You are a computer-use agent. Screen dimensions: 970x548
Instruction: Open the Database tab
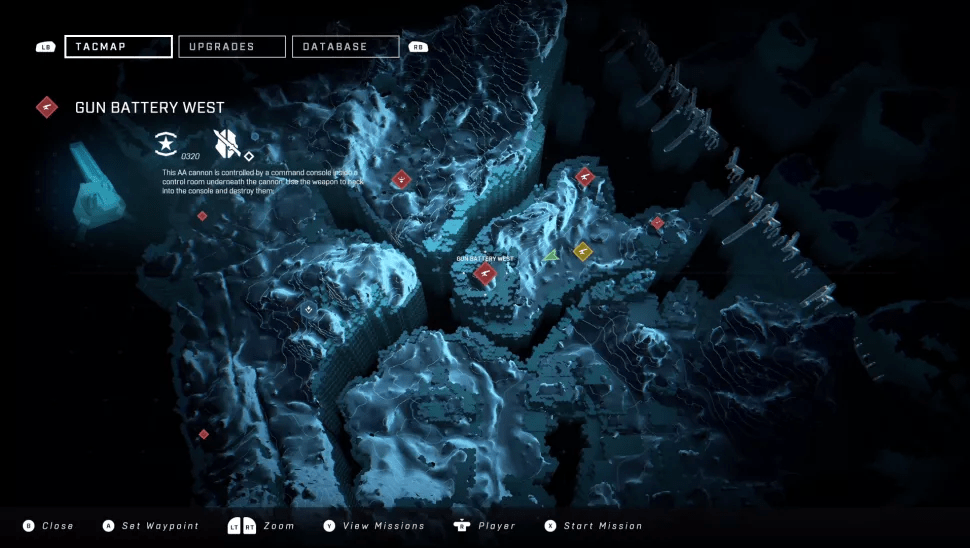pos(345,47)
